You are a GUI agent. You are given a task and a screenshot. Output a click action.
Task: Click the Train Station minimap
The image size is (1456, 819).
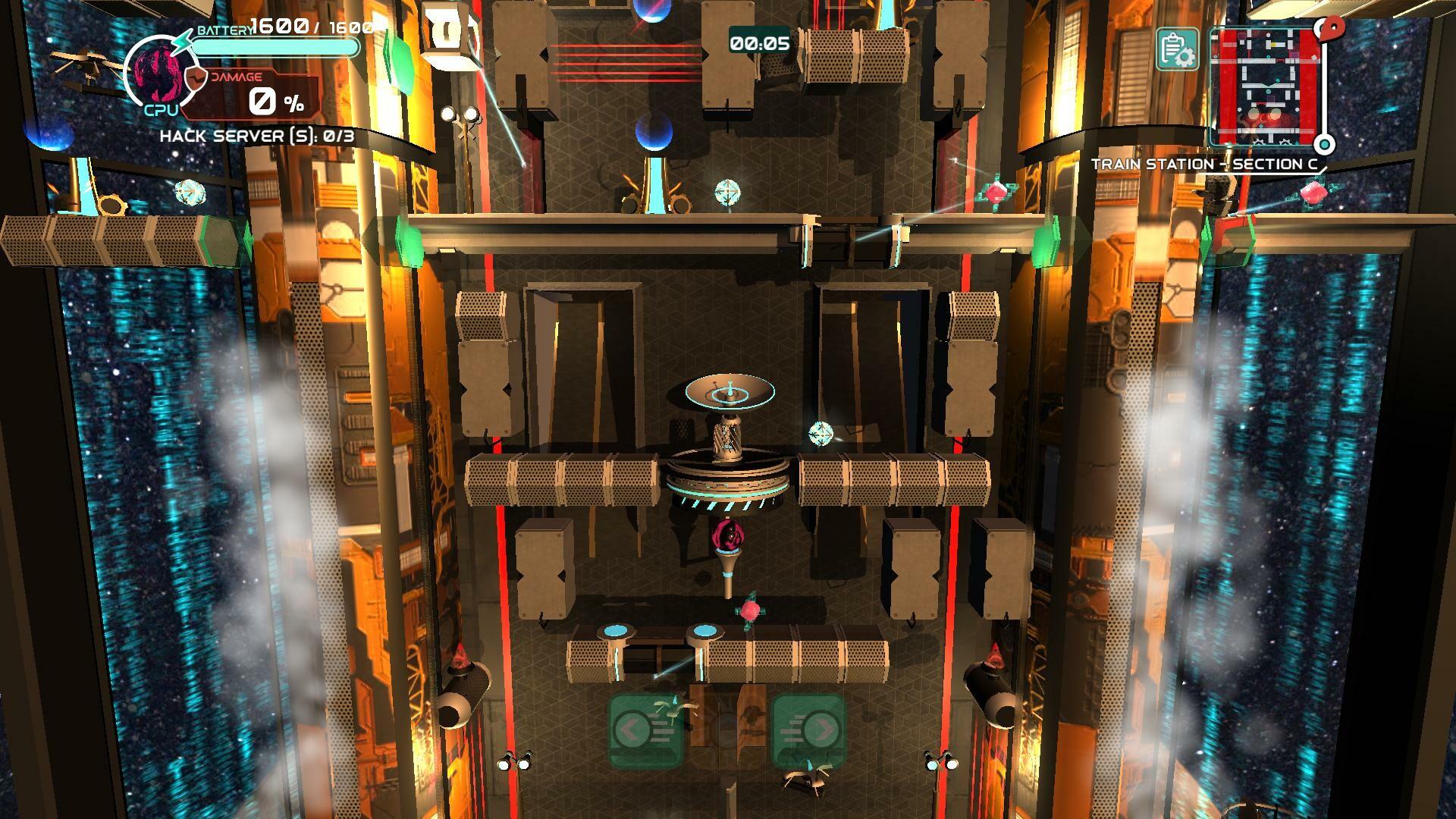click(1263, 87)
